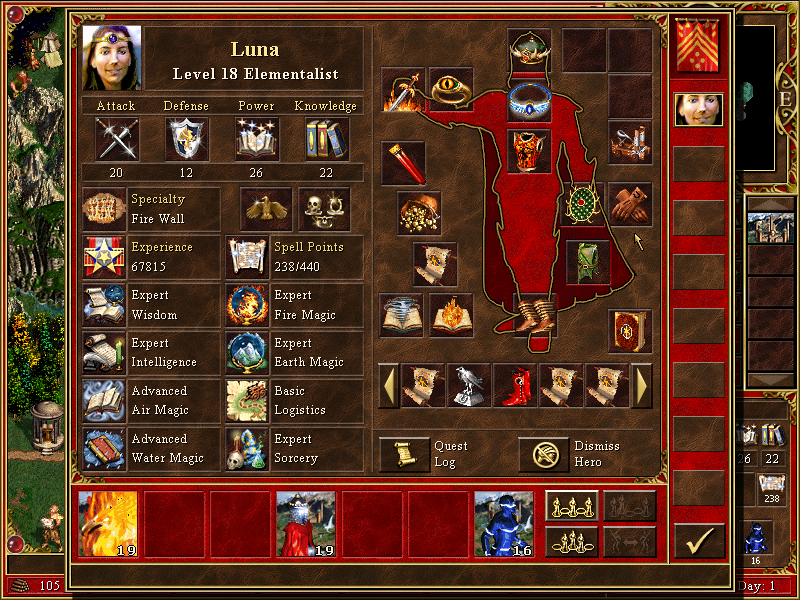Inspect the Expert Wisdom skill
This screenshot has height=601, width=801.
(104, 304)
